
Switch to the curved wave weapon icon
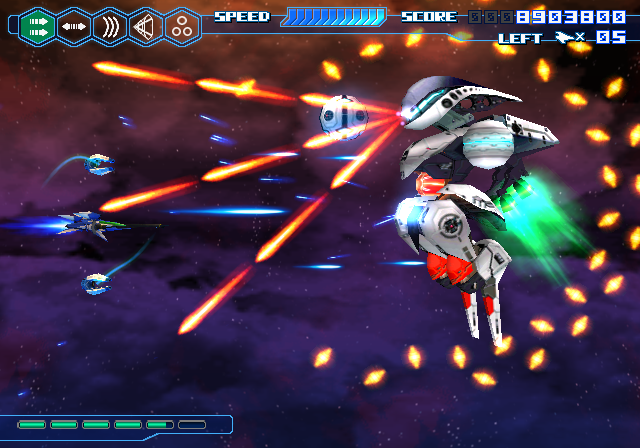click(x=109, y=26)
